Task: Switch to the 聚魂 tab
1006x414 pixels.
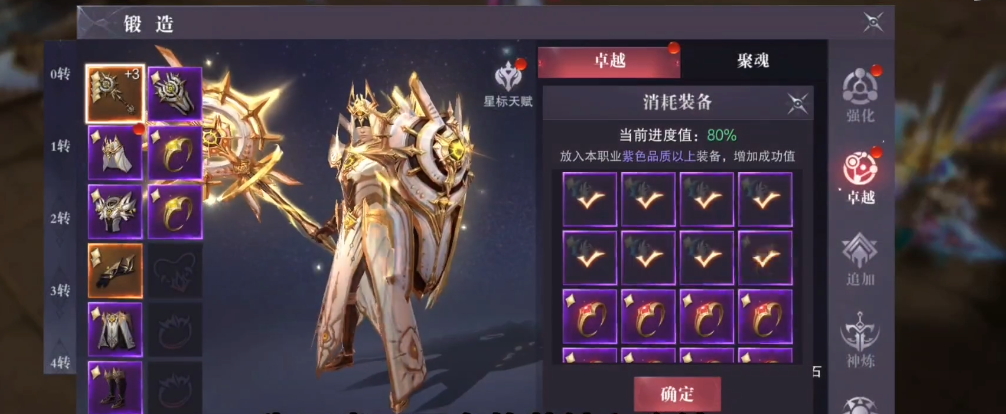Action: 752,61
